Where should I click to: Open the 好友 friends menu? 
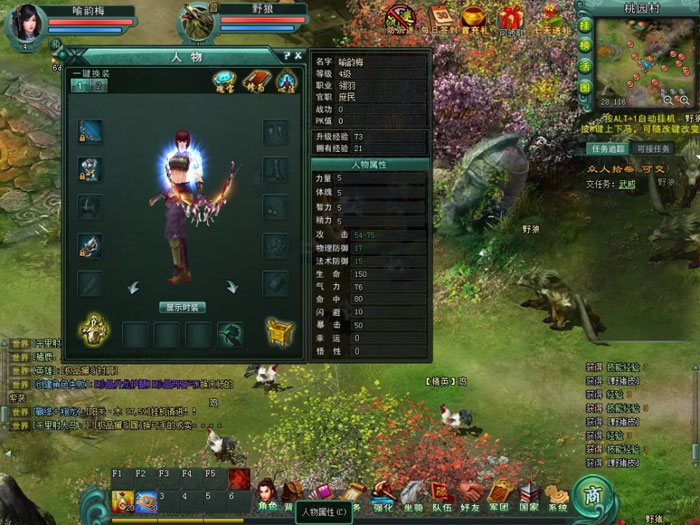pyautogui.click(x=471, y=493)
